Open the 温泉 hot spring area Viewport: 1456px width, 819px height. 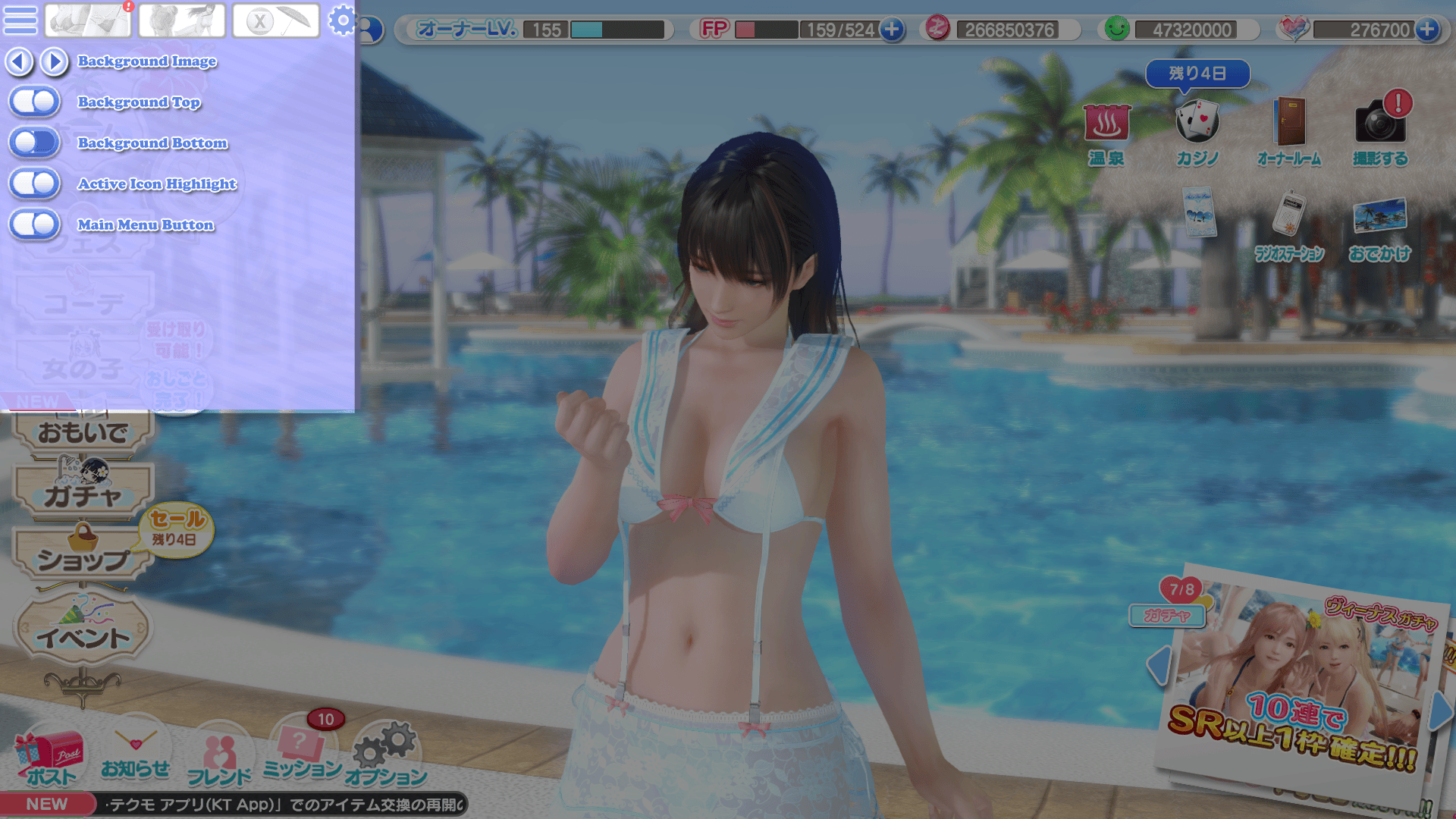coord(1106,125)
